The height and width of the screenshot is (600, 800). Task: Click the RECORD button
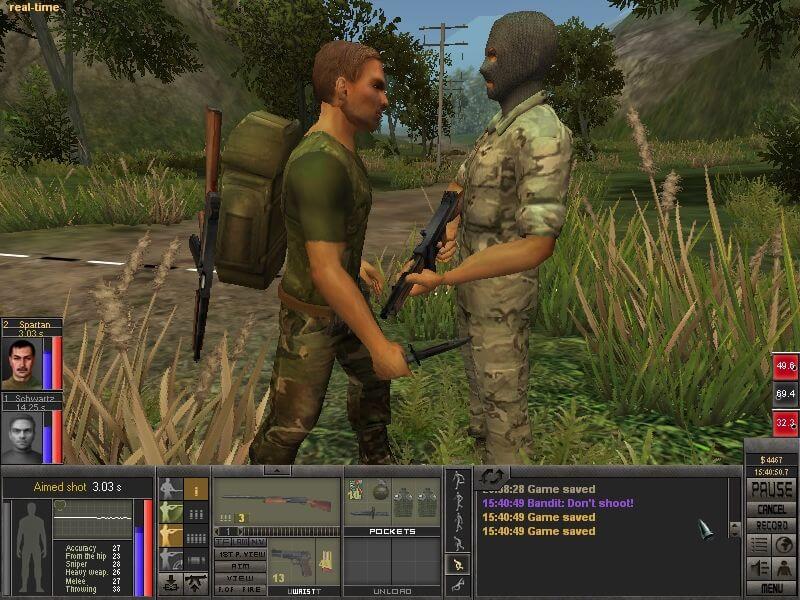click(x=771, y=525)
